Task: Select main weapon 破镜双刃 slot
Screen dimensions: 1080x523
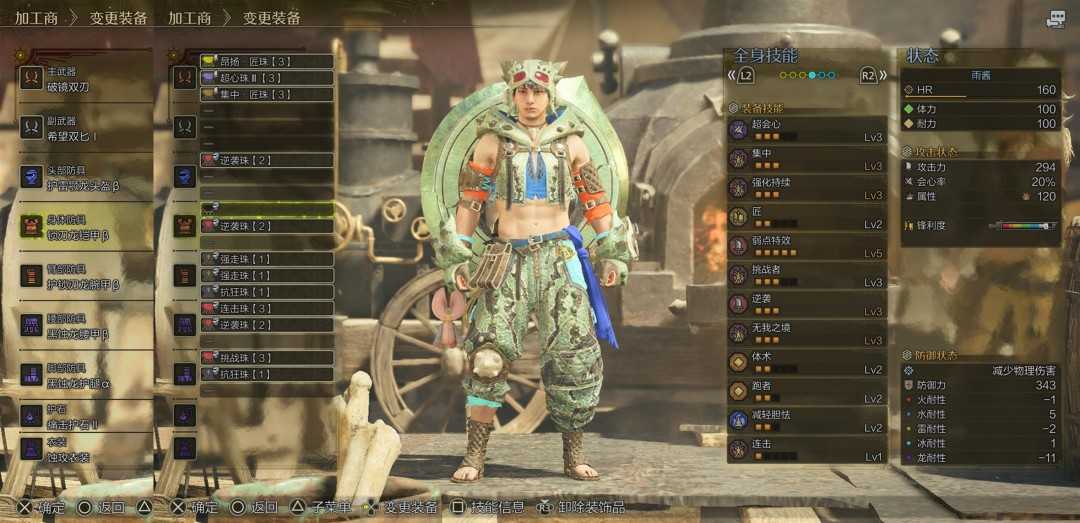Action: pos(85,78)
